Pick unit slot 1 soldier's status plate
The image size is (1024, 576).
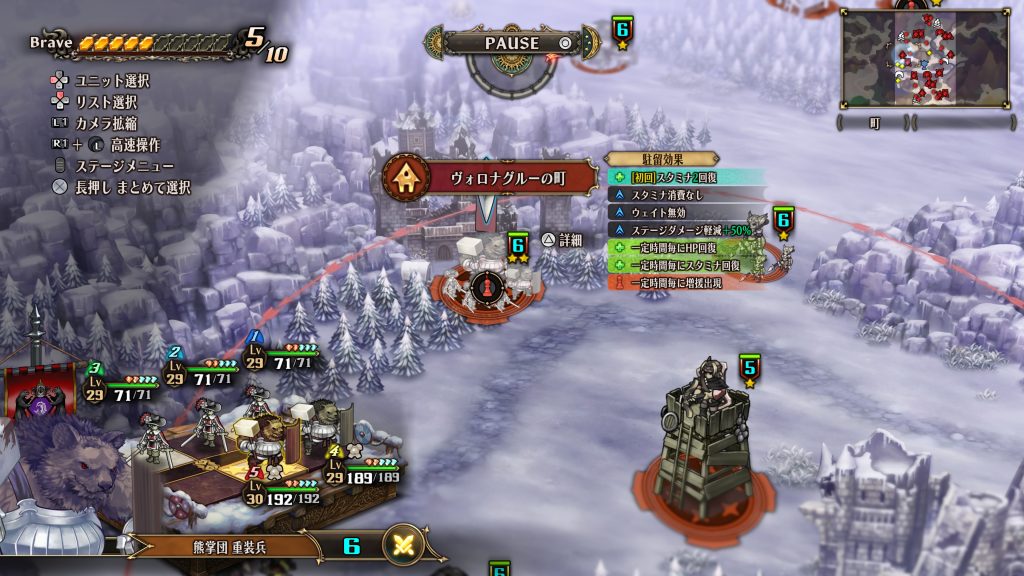283,357
